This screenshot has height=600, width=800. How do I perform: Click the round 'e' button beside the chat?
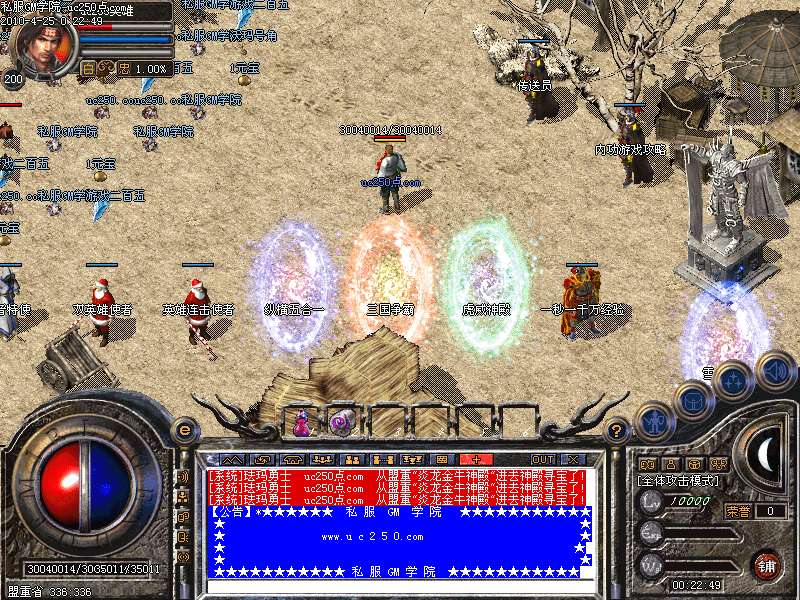184,430
